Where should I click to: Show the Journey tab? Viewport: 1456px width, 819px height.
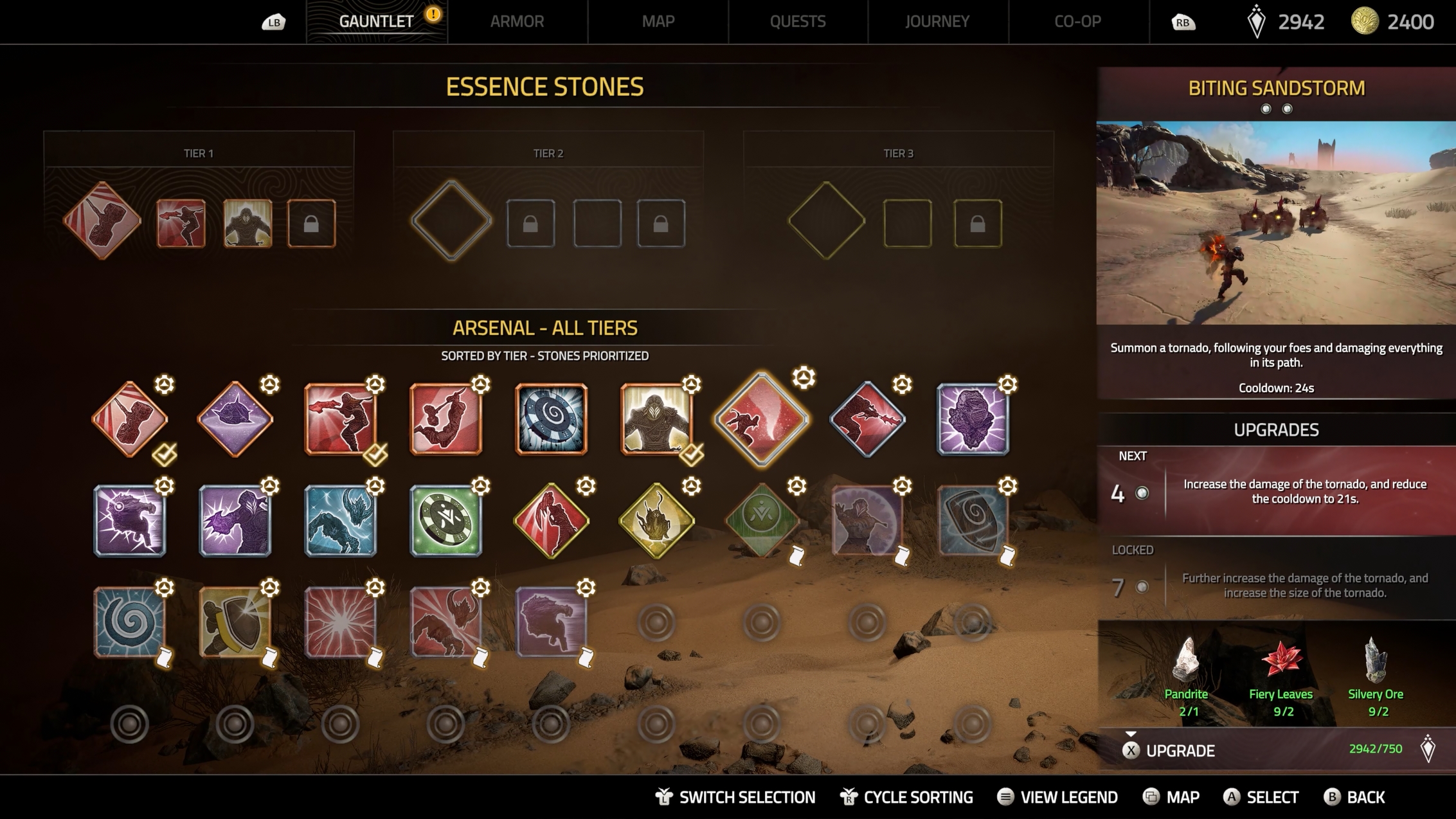click(937, 21)
